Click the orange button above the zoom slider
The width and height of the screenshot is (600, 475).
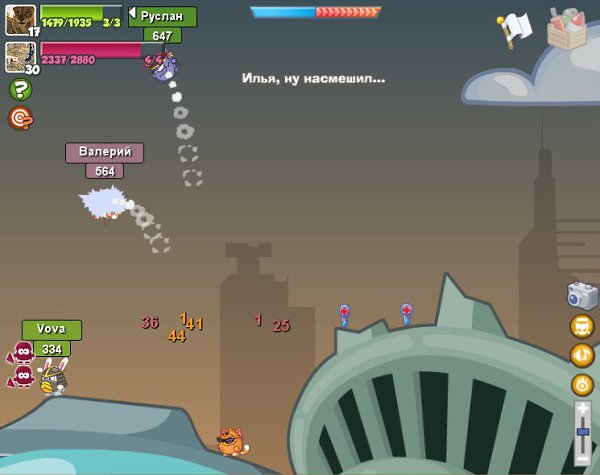582,384
